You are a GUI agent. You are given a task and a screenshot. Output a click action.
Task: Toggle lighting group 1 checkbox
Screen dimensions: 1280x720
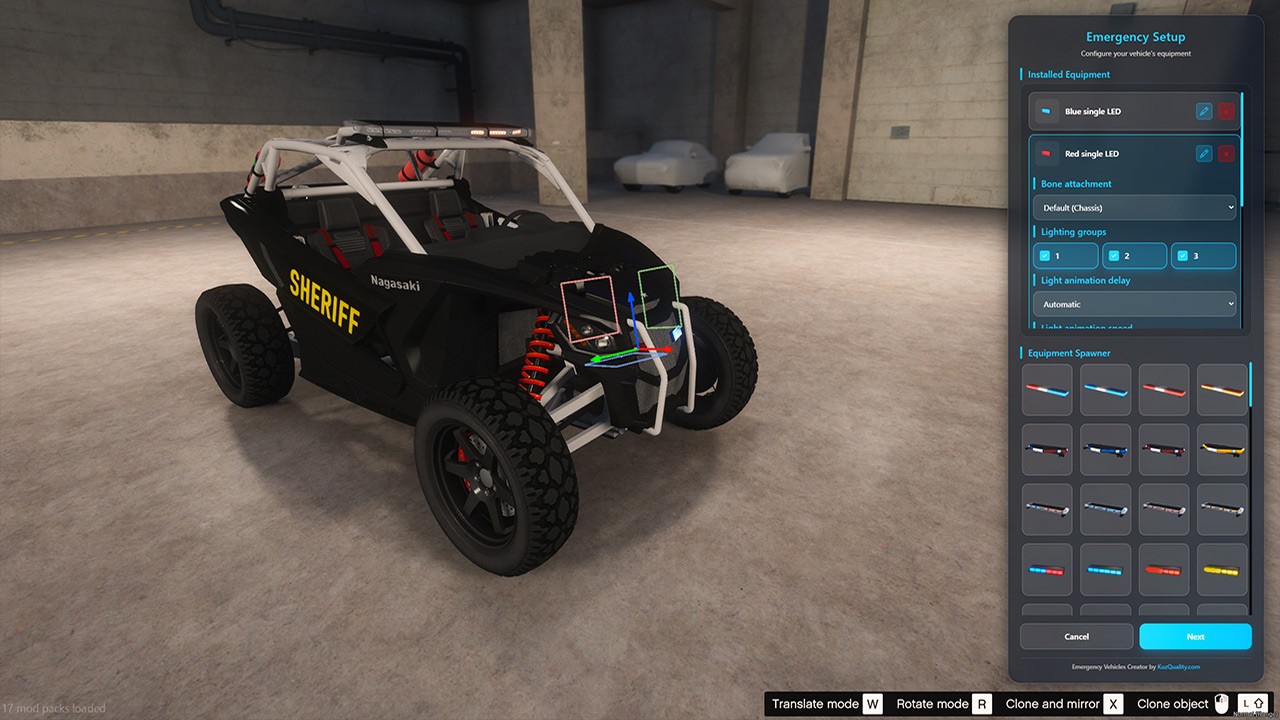(1045, 256)
